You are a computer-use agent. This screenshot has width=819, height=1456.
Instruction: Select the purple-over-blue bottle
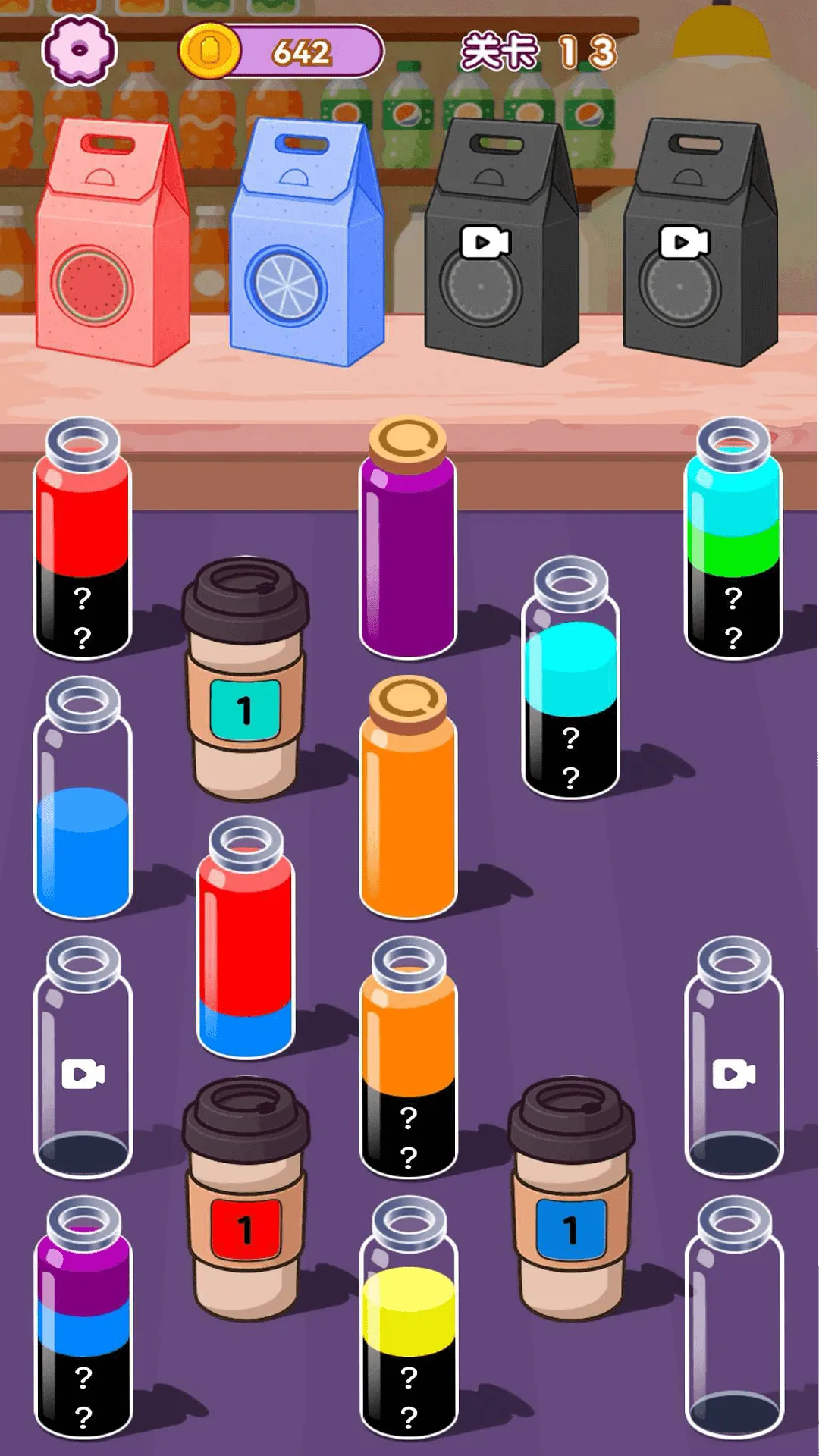[83, 1321]
